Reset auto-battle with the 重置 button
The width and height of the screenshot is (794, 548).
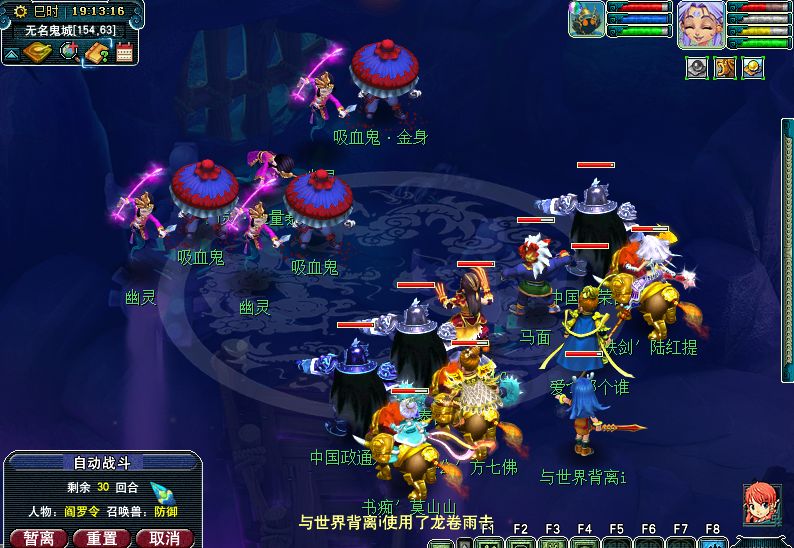101,538
